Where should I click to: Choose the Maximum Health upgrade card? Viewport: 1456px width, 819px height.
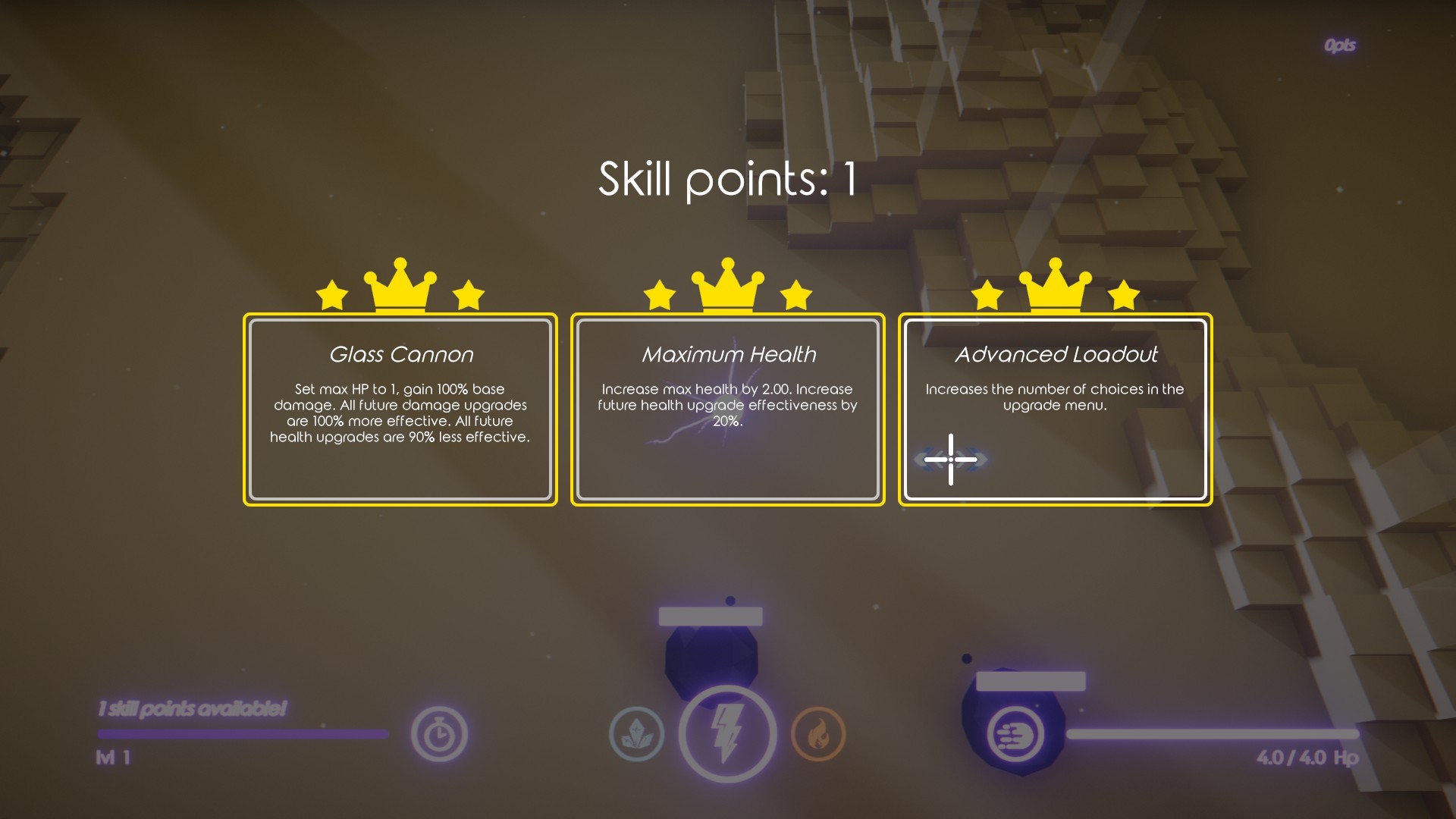[x=729, y=409]
